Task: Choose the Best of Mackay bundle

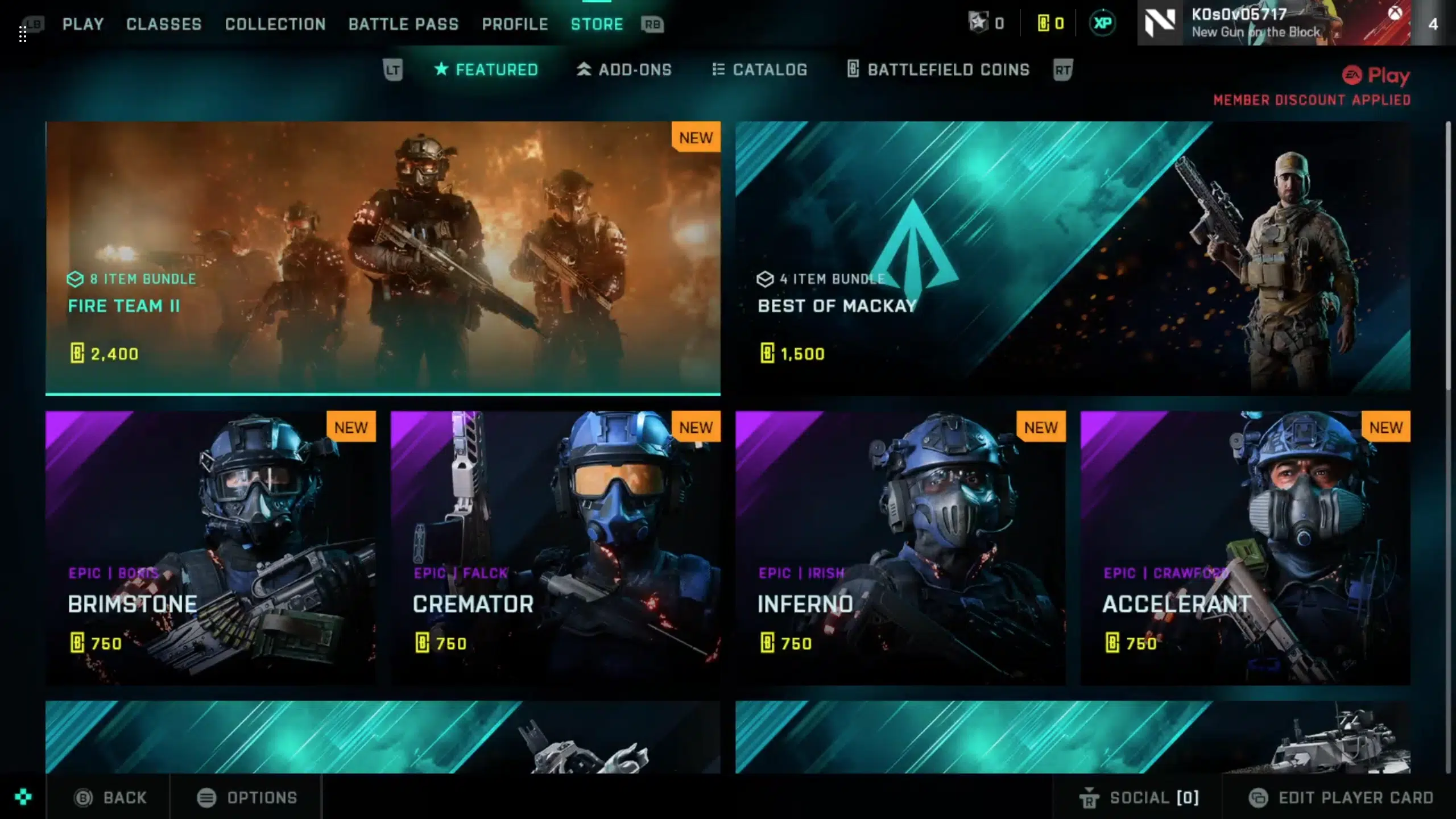Action: point(1072,258)
